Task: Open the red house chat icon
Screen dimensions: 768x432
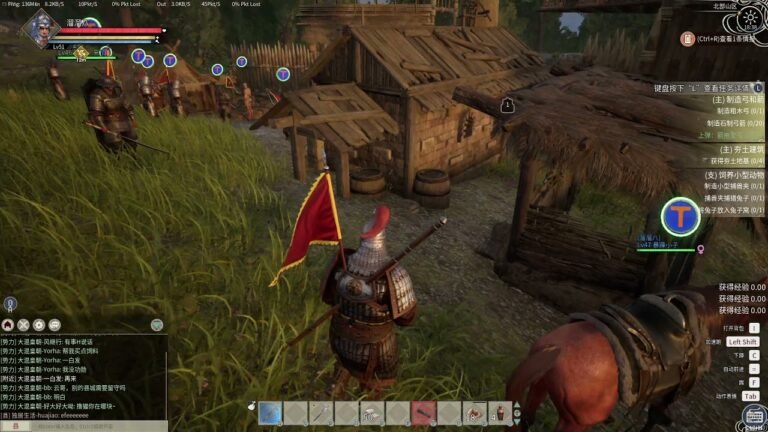Action: tap(8, 325)
